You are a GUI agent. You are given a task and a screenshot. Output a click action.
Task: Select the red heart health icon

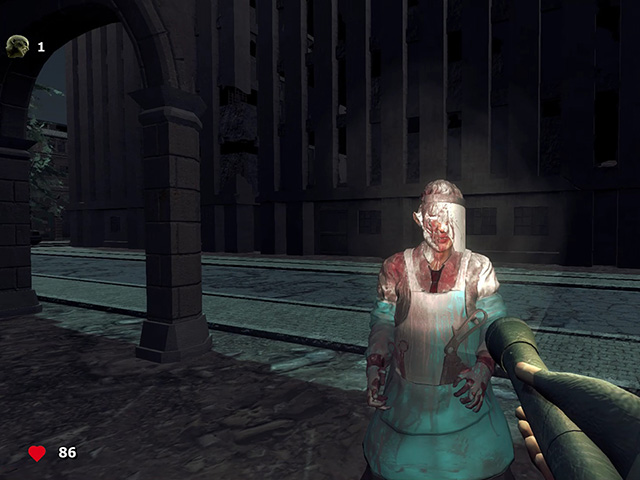tap(37, 453)
